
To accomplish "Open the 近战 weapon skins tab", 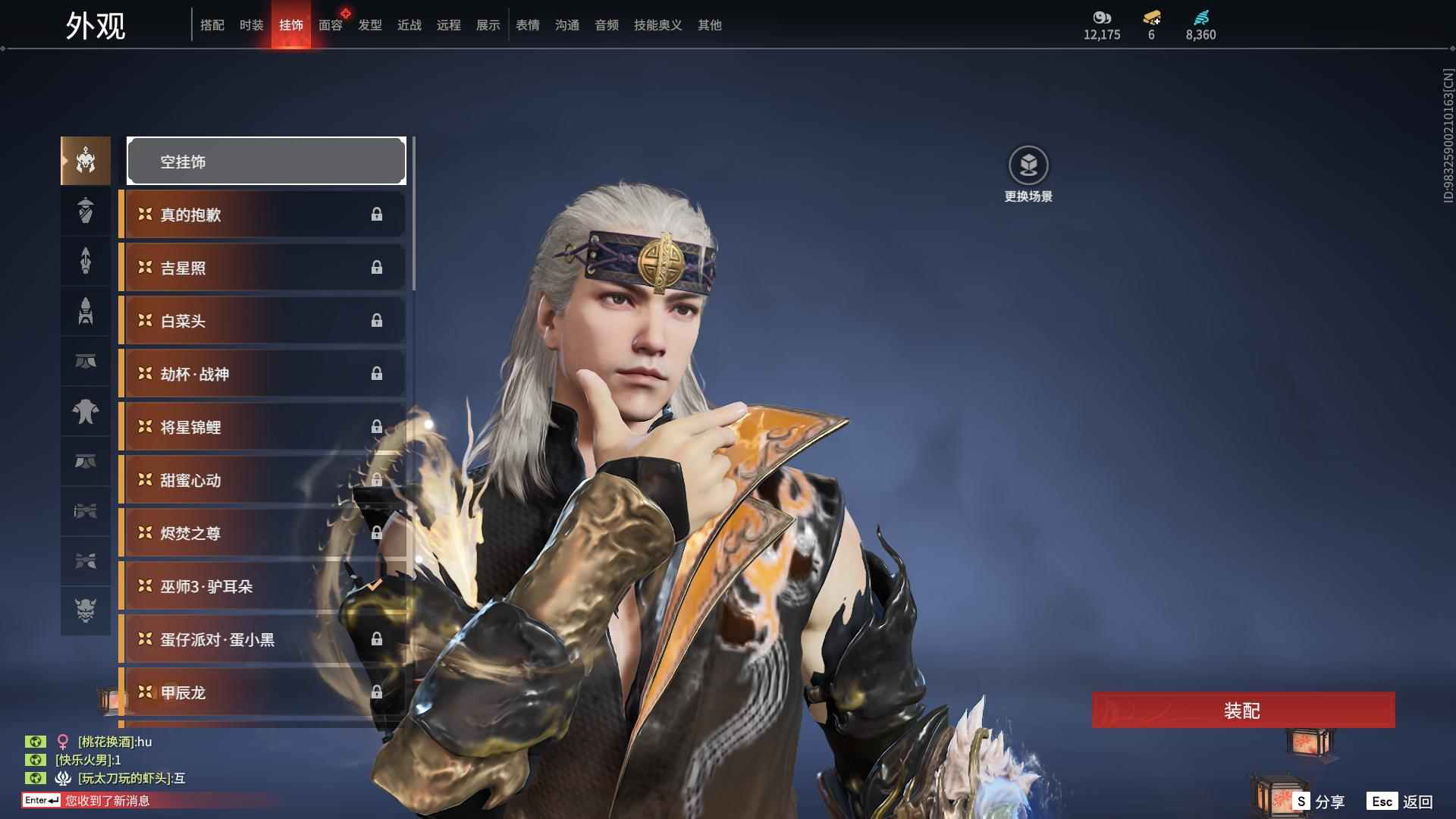I will [x=409, y=25].
